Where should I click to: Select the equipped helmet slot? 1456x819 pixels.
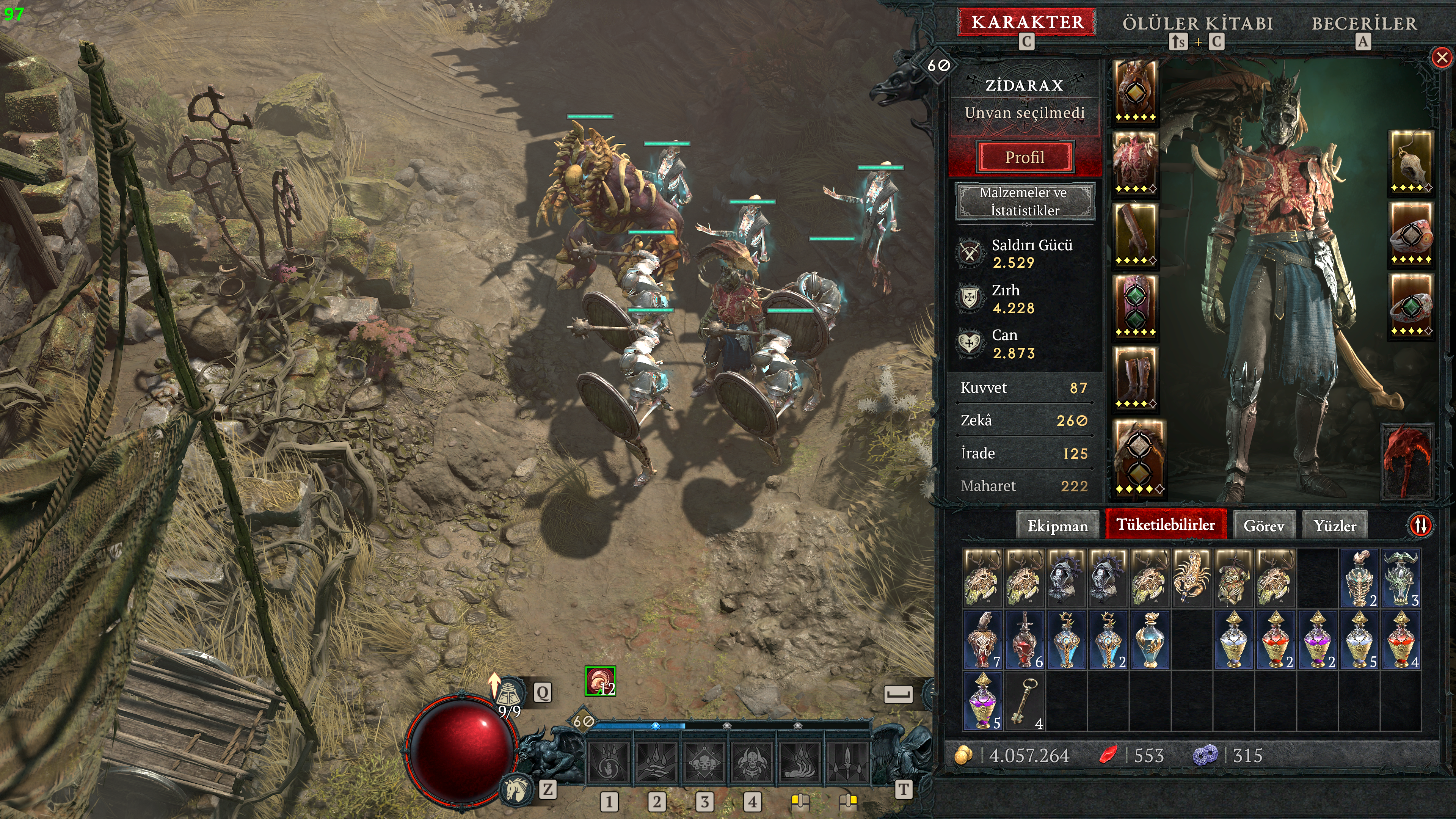1136,91
